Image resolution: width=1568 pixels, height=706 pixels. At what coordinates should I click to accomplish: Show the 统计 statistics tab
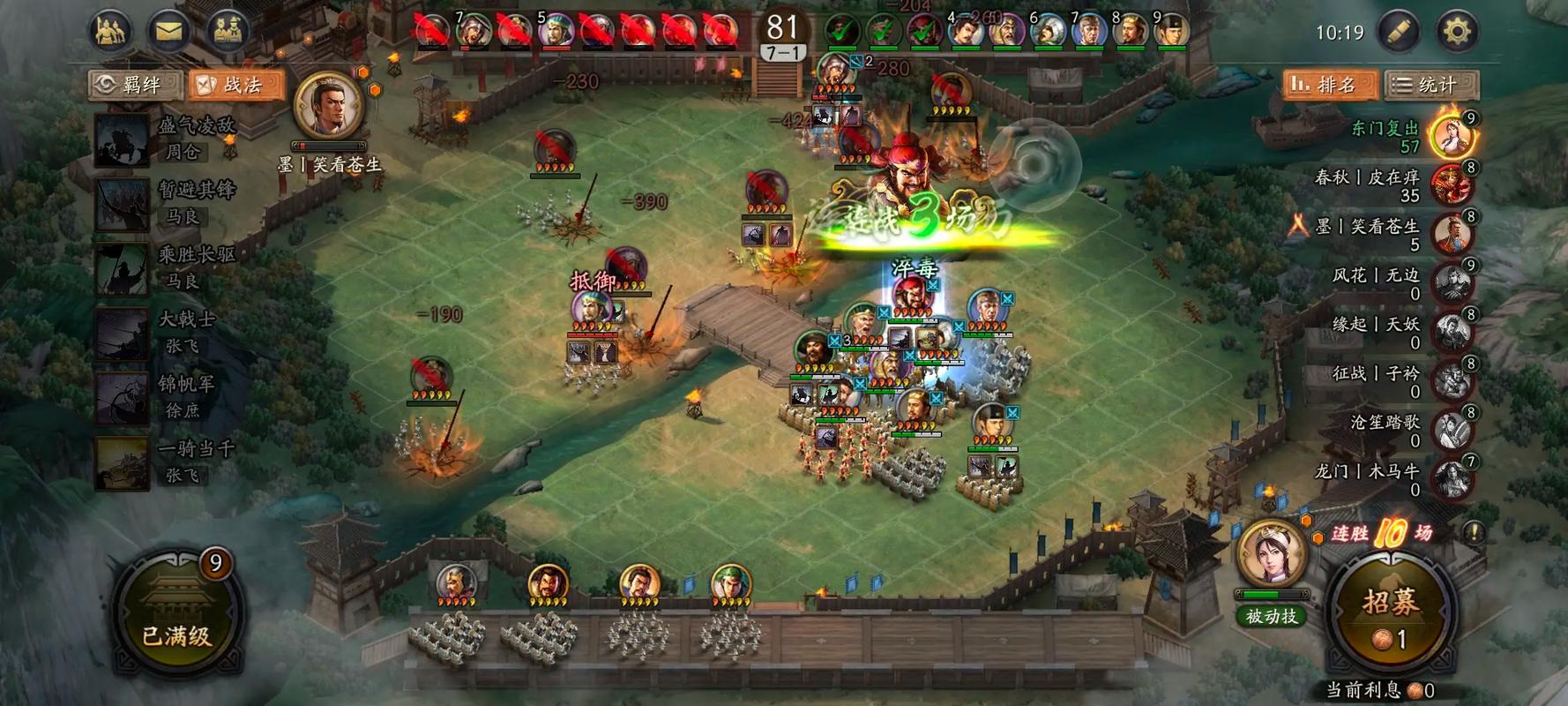pos(1430,85)
